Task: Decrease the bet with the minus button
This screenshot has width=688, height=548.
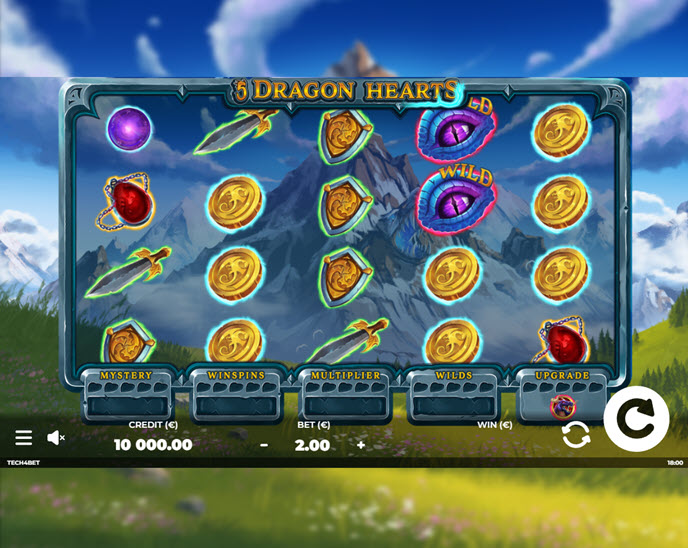Action: pos(264,445)
